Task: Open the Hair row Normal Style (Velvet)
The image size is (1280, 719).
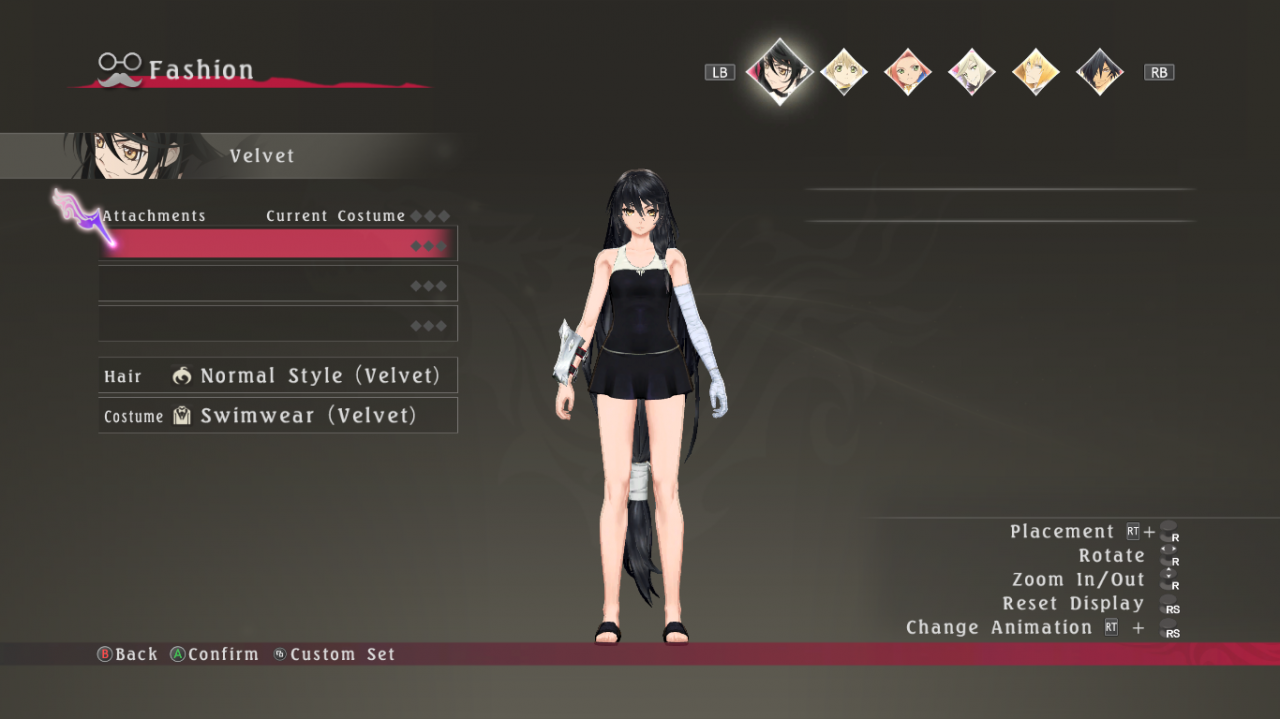Action: point(278,376)
